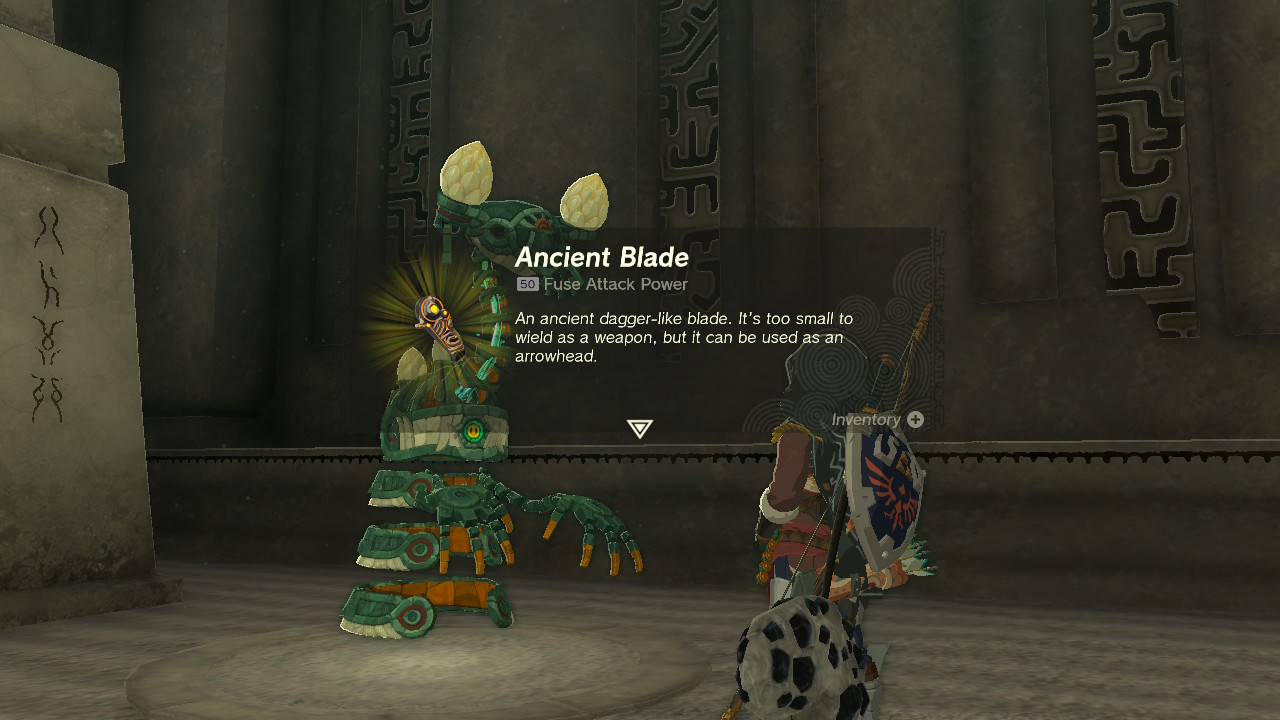This screenshot has width=1280, height=720.
Task: Open the Inventory with the plus icon
Action: tap(916, 420)
